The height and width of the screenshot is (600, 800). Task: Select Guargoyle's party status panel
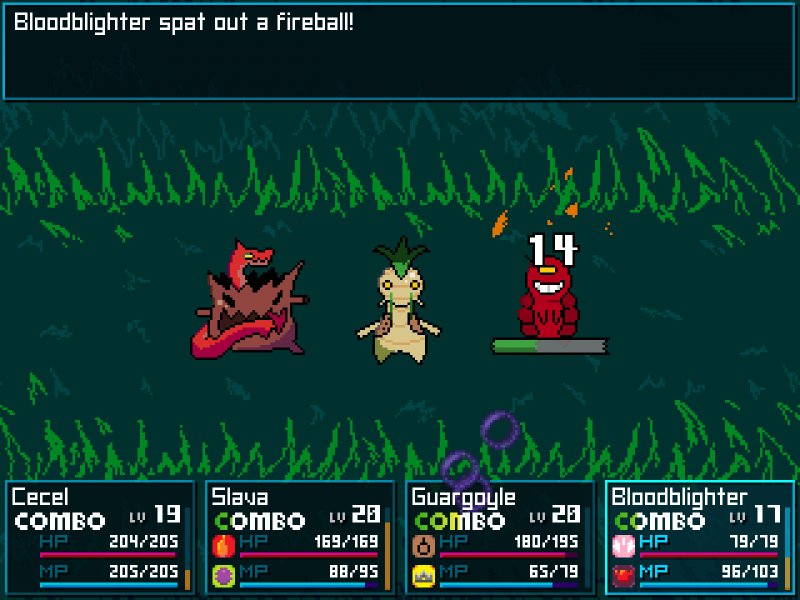[x=500, y=537]
